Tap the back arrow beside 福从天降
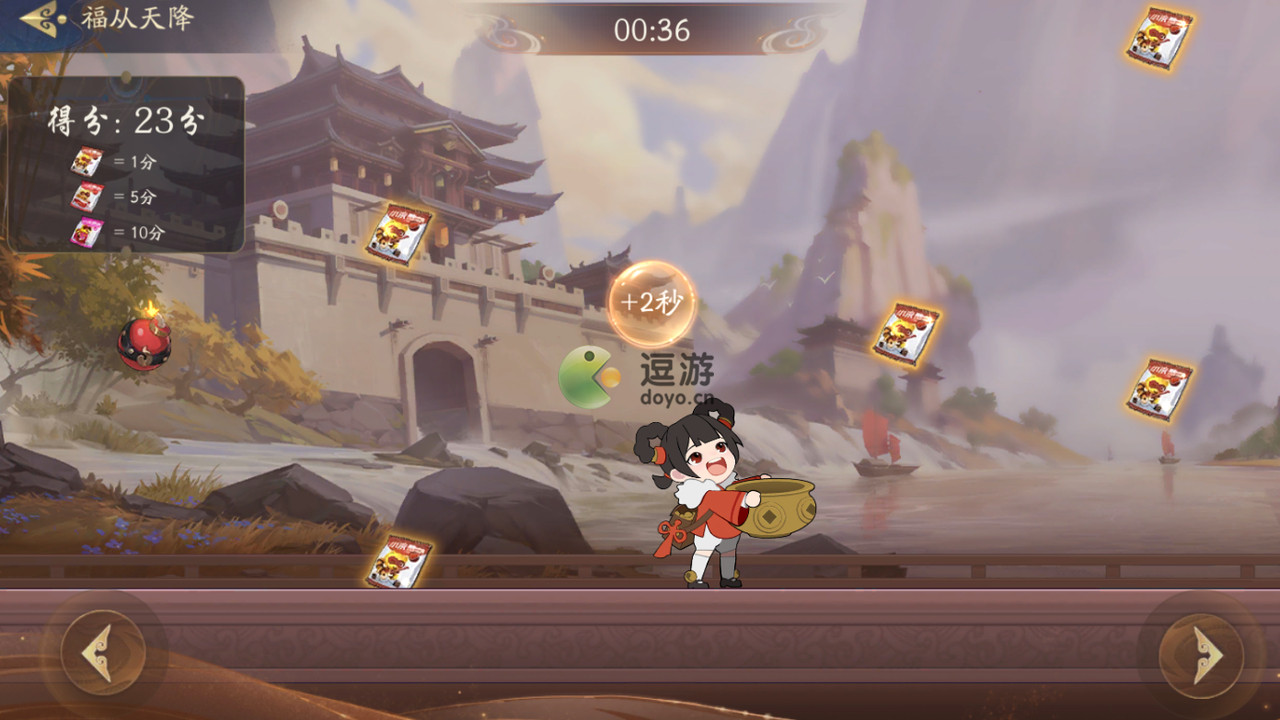The width and height of the screenshot is (1280, 720). (x=40, y=17)
